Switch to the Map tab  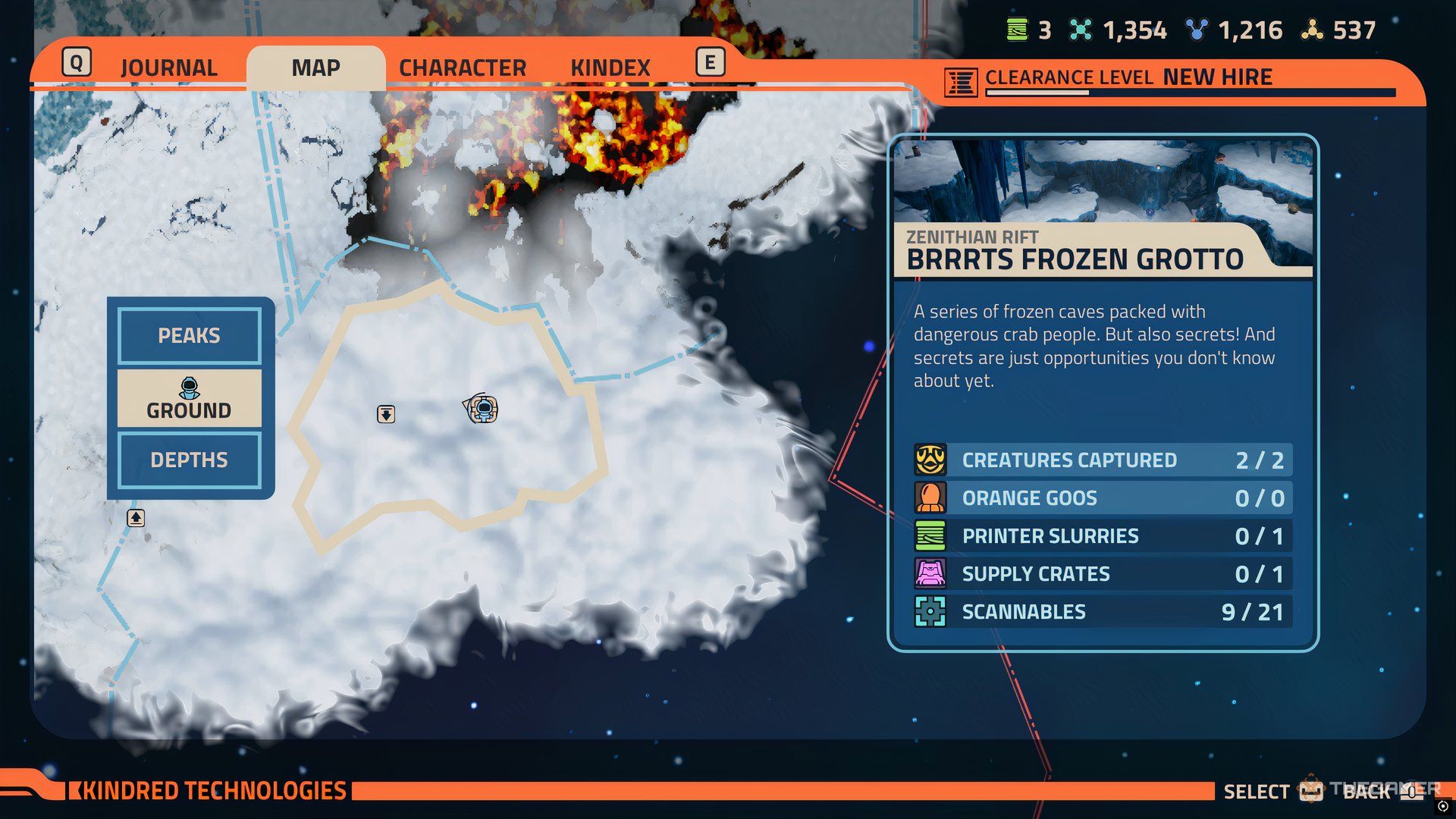point(315,67)
